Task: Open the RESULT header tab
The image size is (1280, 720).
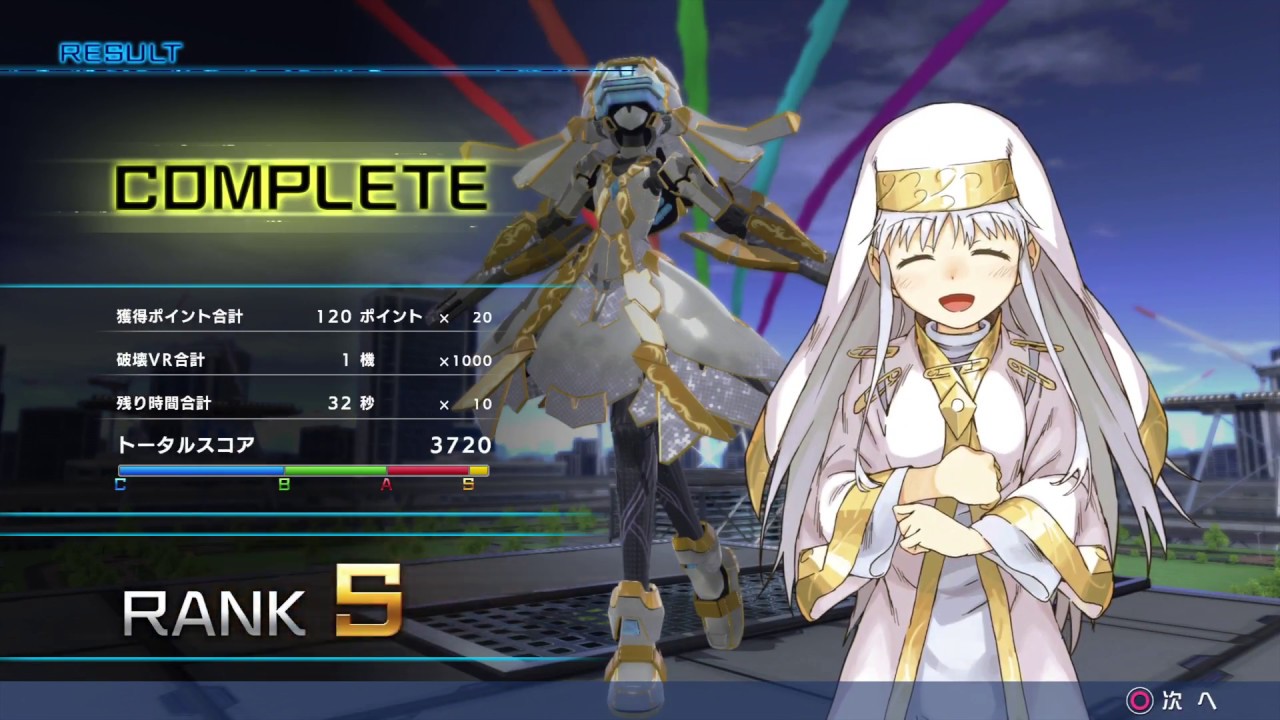Action: [x=120, y=52]
